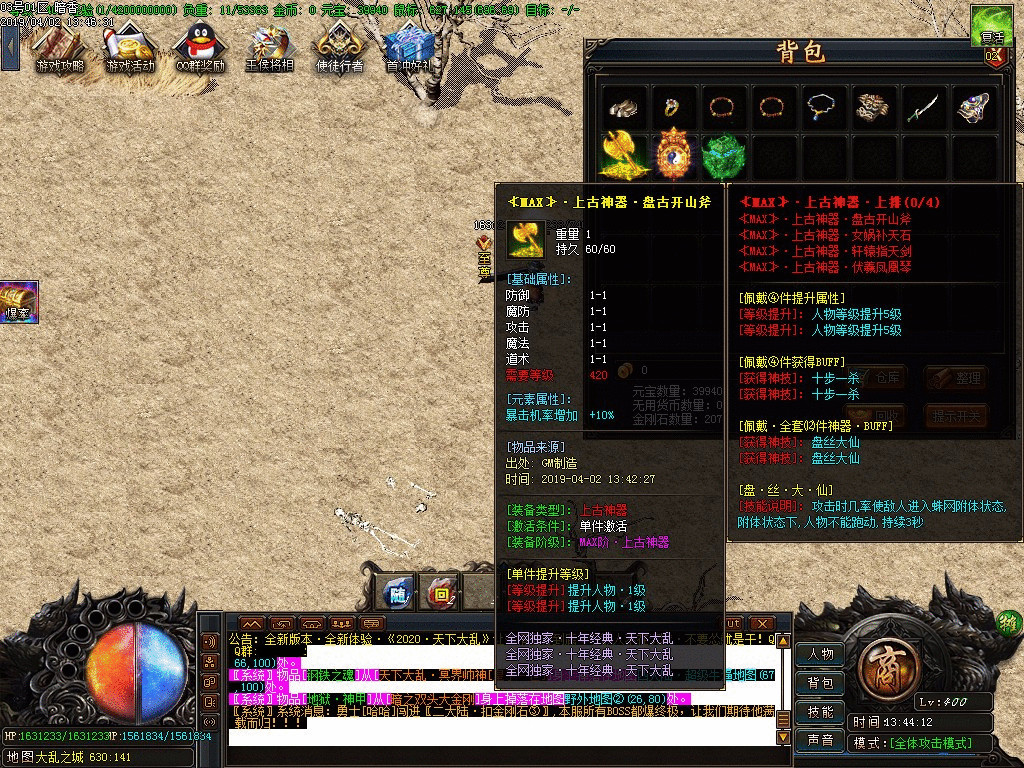Select the green jade cube item
1024x768 pixels.
[x=725, y=156]
